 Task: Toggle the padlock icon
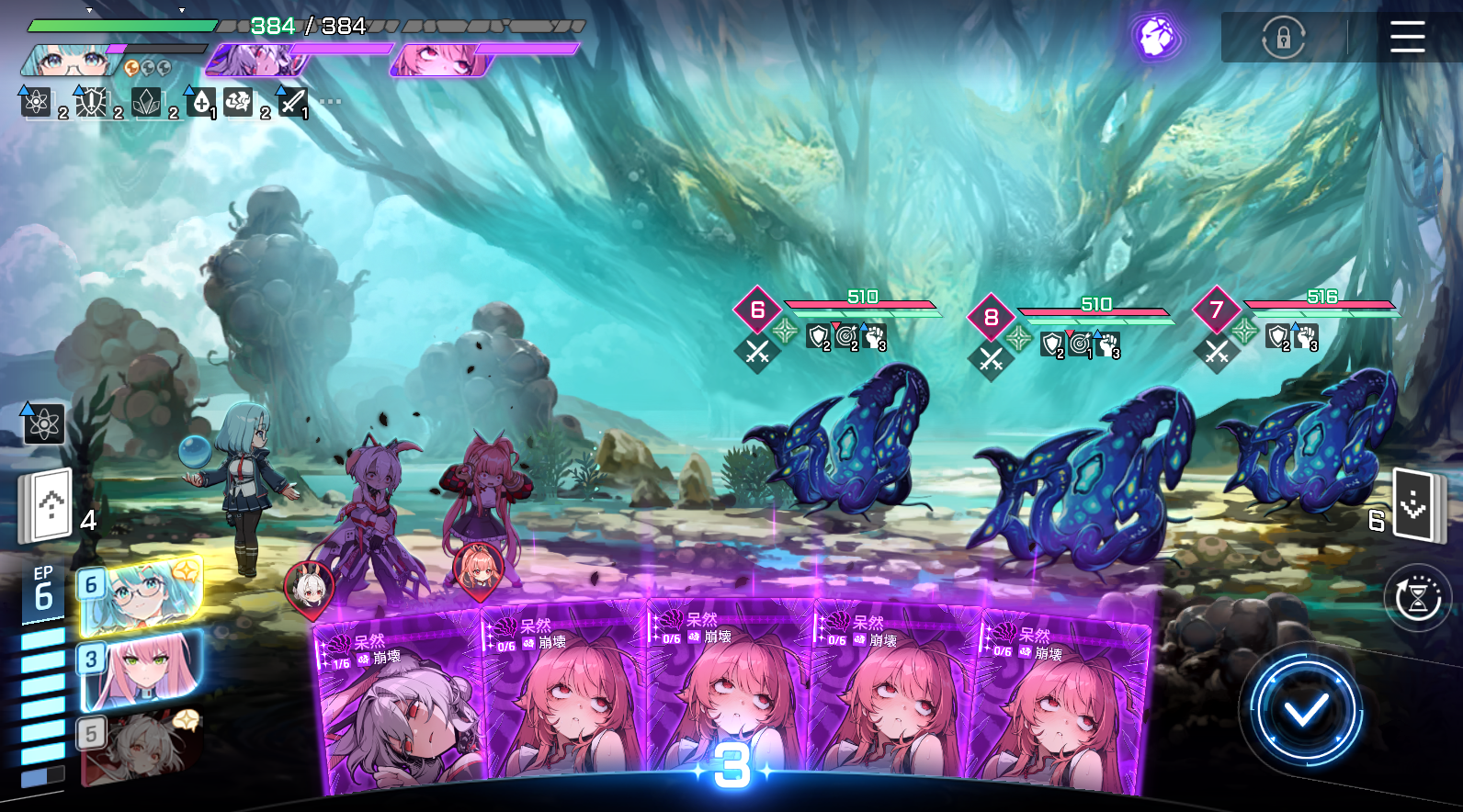(1283, 38)
